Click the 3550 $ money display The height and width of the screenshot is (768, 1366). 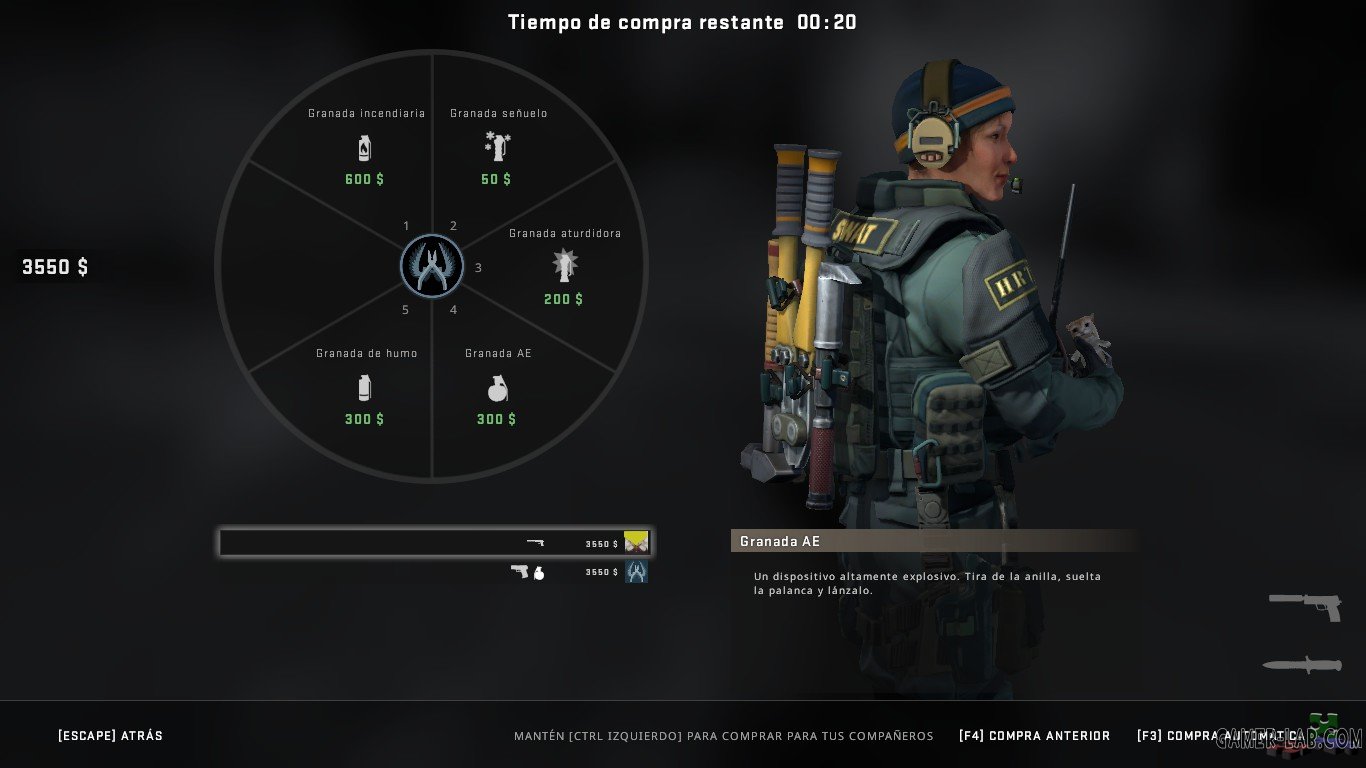click(x=53, y=267)
